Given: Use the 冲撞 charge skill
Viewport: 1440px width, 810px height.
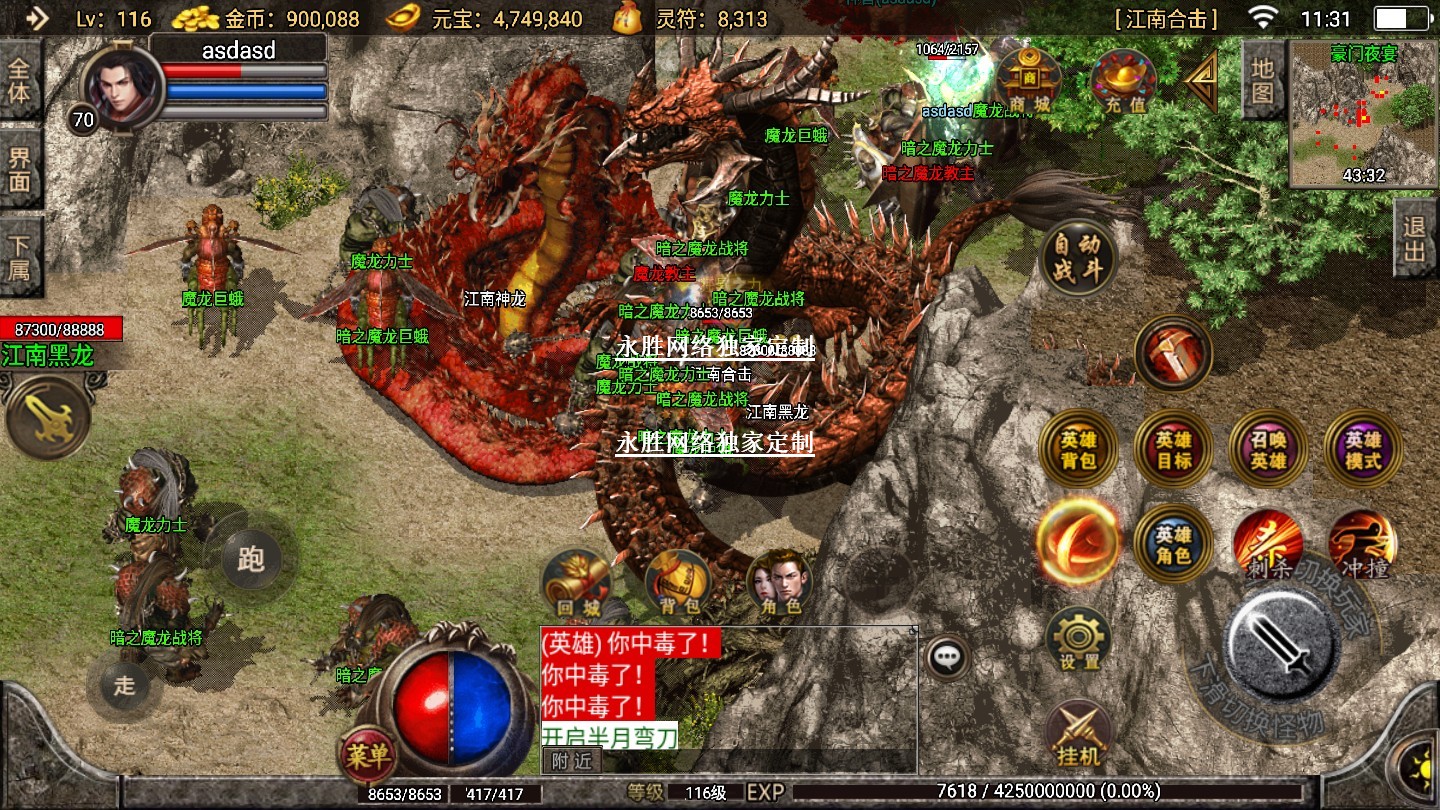Looking at the screenshot, I should pos(1362,543).
